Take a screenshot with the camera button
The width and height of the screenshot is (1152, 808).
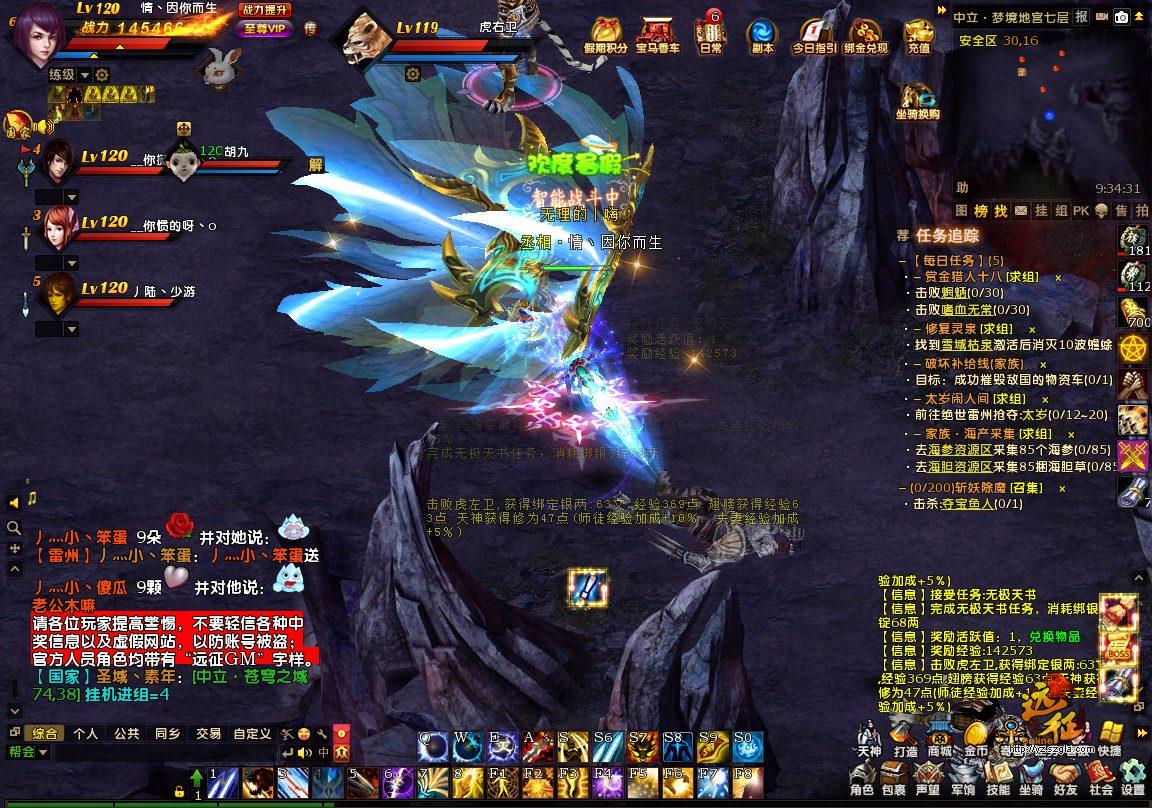click(1122, 17)
